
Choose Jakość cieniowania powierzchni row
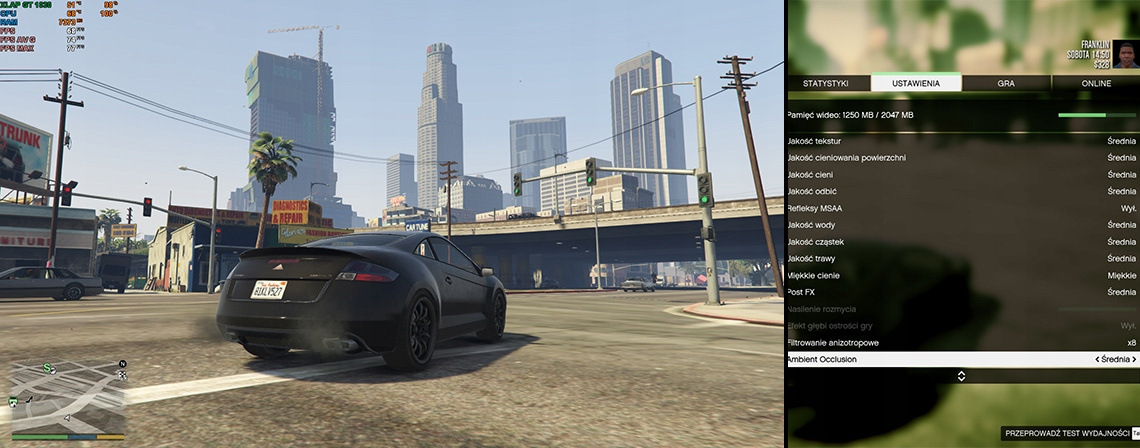click(x=962, y=158)
